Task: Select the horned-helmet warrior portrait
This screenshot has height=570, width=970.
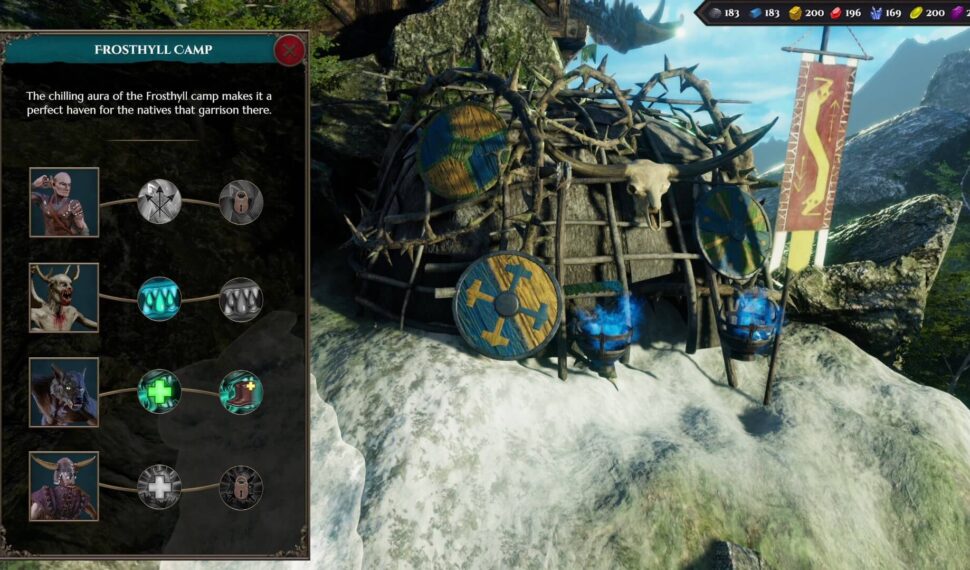Action: [x=64, y=486]
